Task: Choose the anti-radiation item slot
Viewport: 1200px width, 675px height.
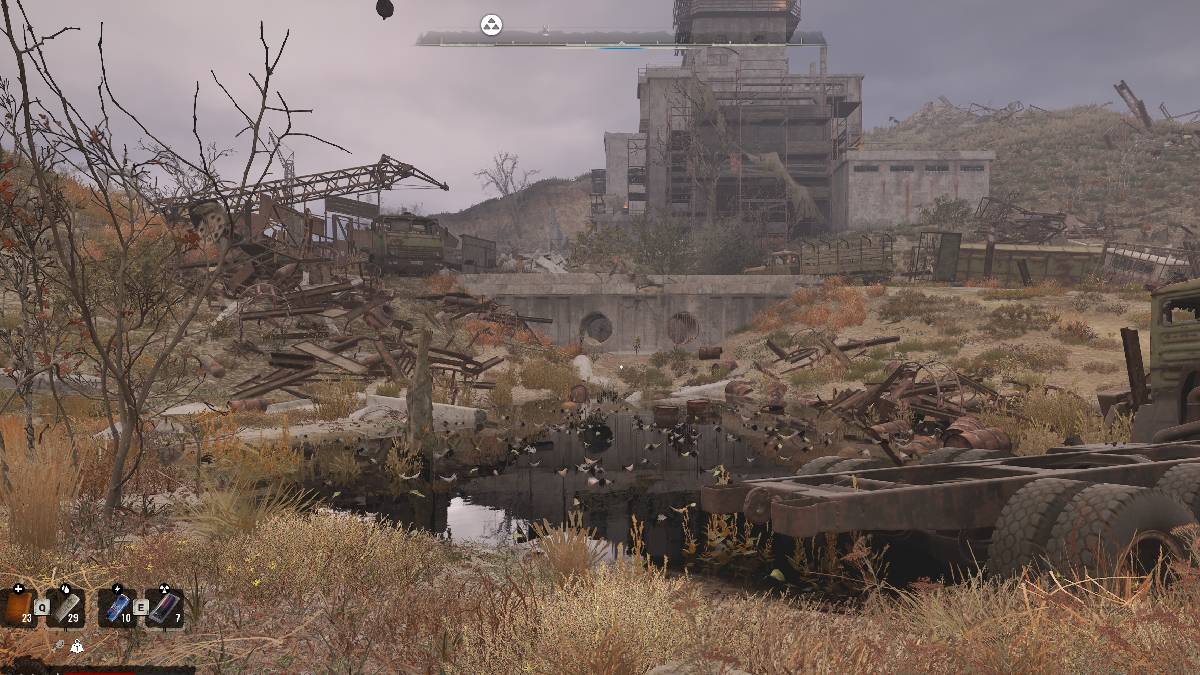Action: [x=165, y=606]
